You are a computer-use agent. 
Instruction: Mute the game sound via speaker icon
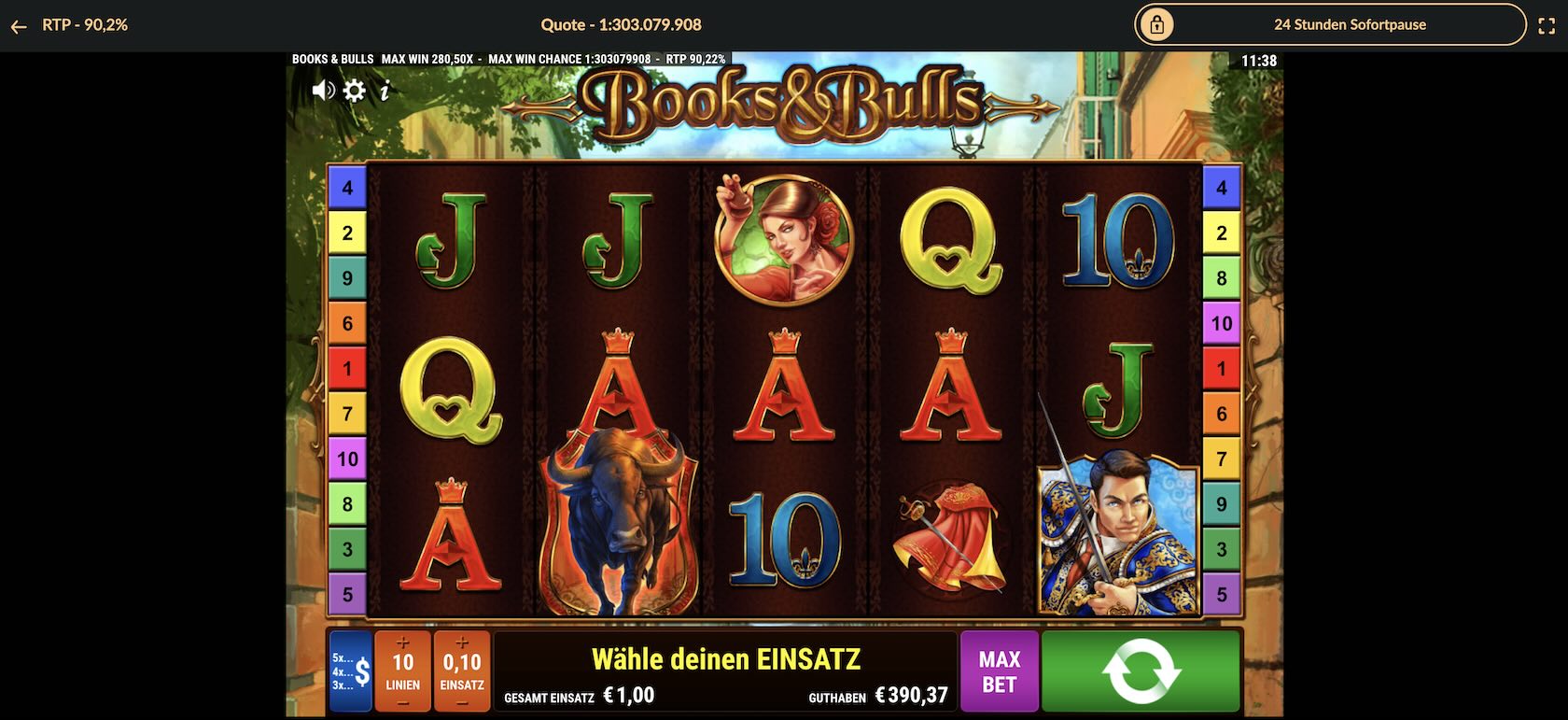tap(324, 90)
